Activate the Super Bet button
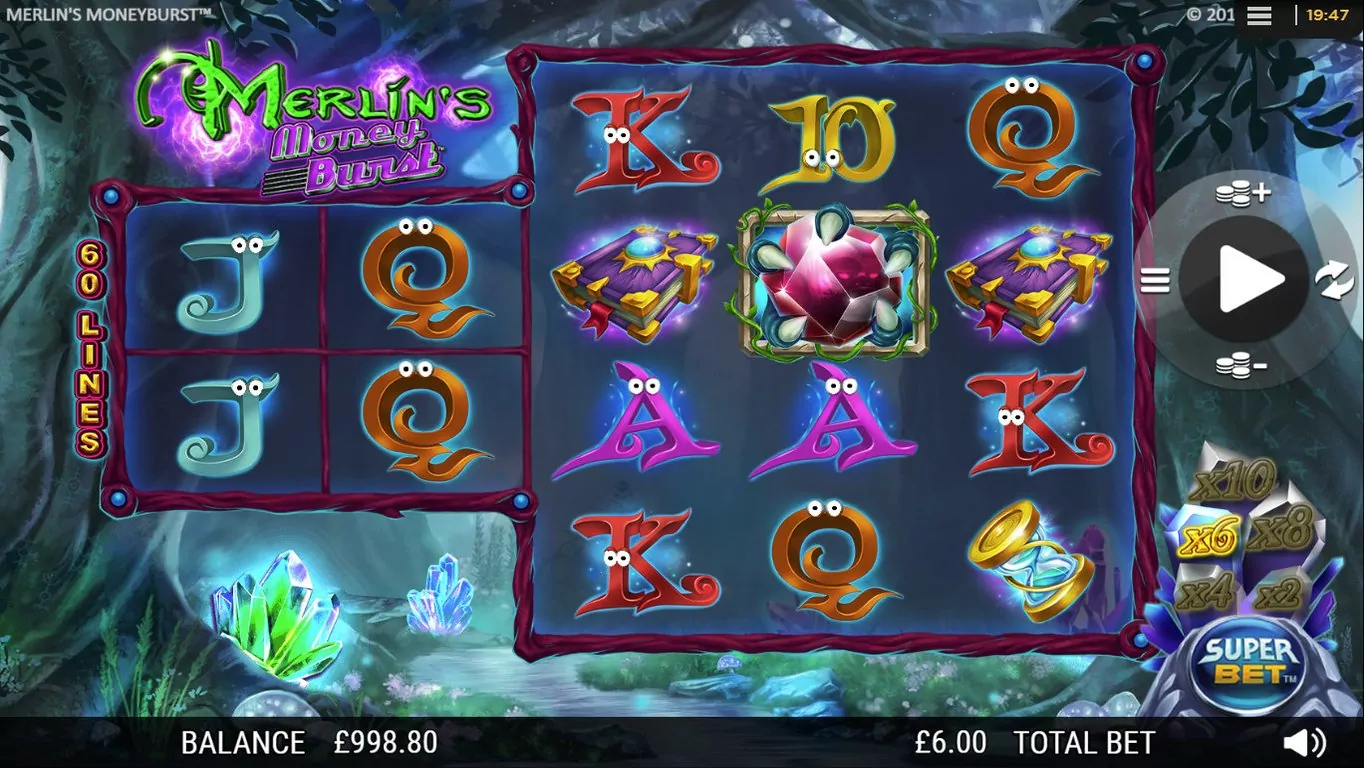The image size is (1366, 768). (1250, 661)
